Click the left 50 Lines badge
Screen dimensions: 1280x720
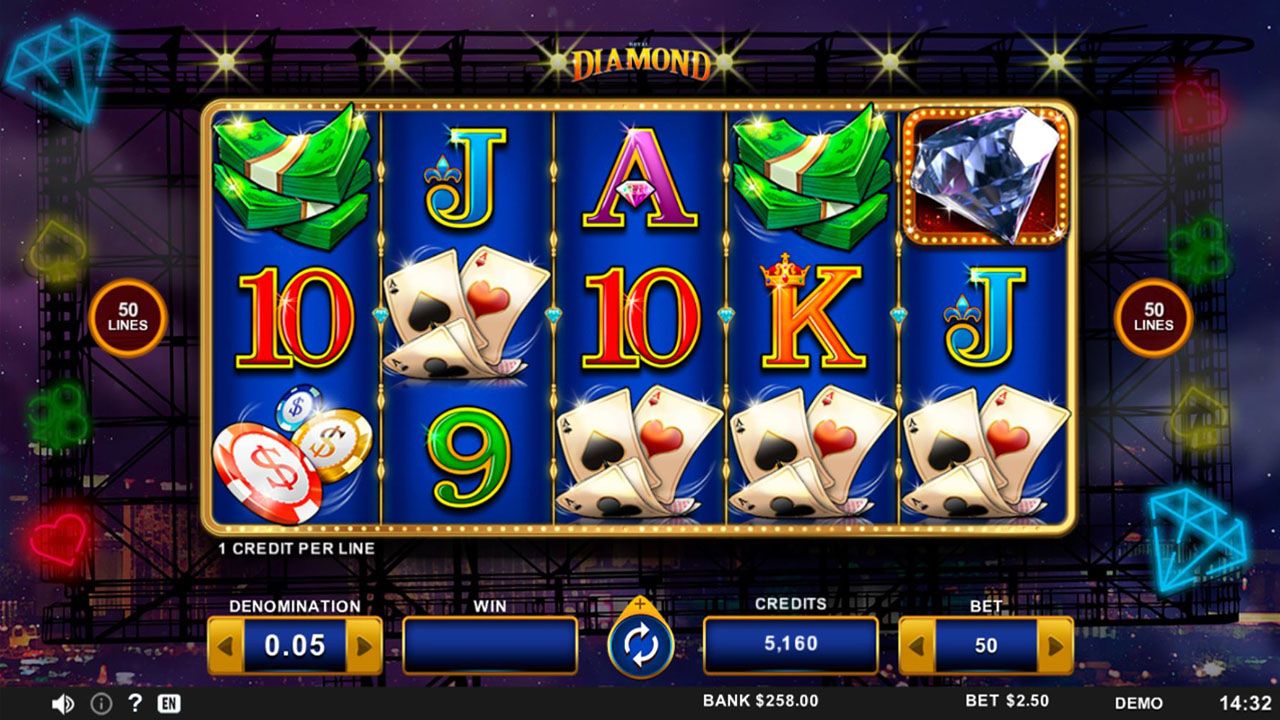tap(127, 318)
